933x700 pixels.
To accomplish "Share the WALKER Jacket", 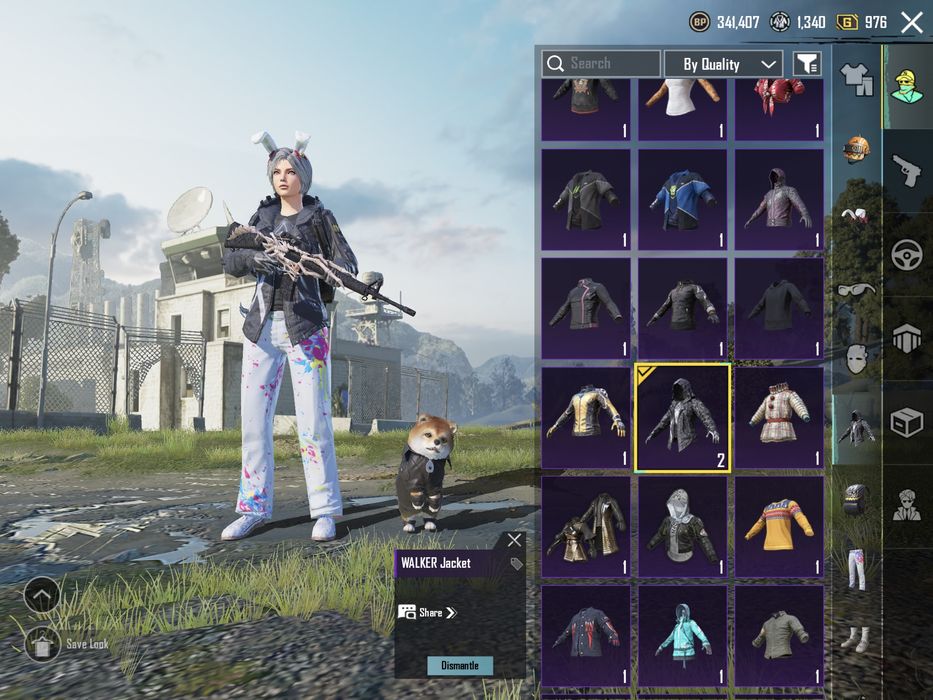I will (428, 612).
